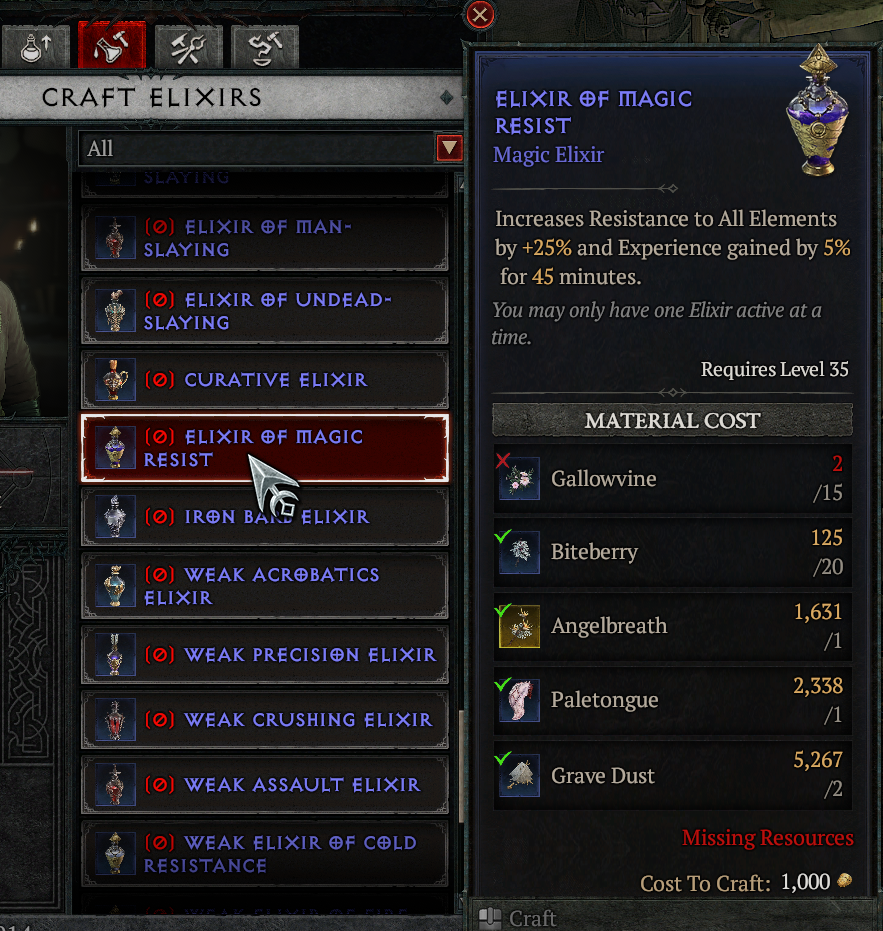Choose the Iron Barb Elixir recipe
Viewport: 883px width, 931px height.
pyautogui.click(x=264, y=517)
